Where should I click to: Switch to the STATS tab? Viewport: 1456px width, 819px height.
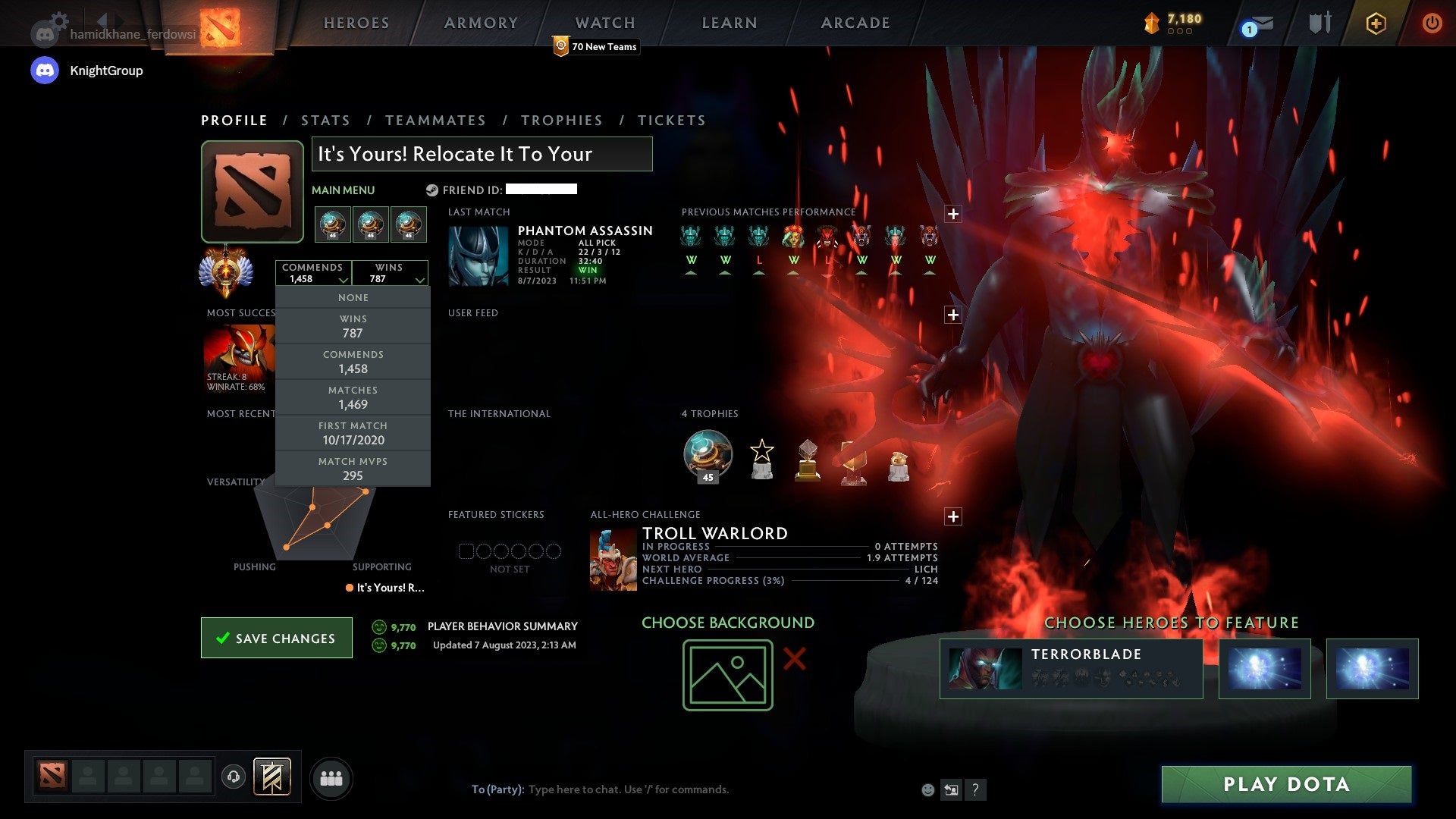point(325,120)
